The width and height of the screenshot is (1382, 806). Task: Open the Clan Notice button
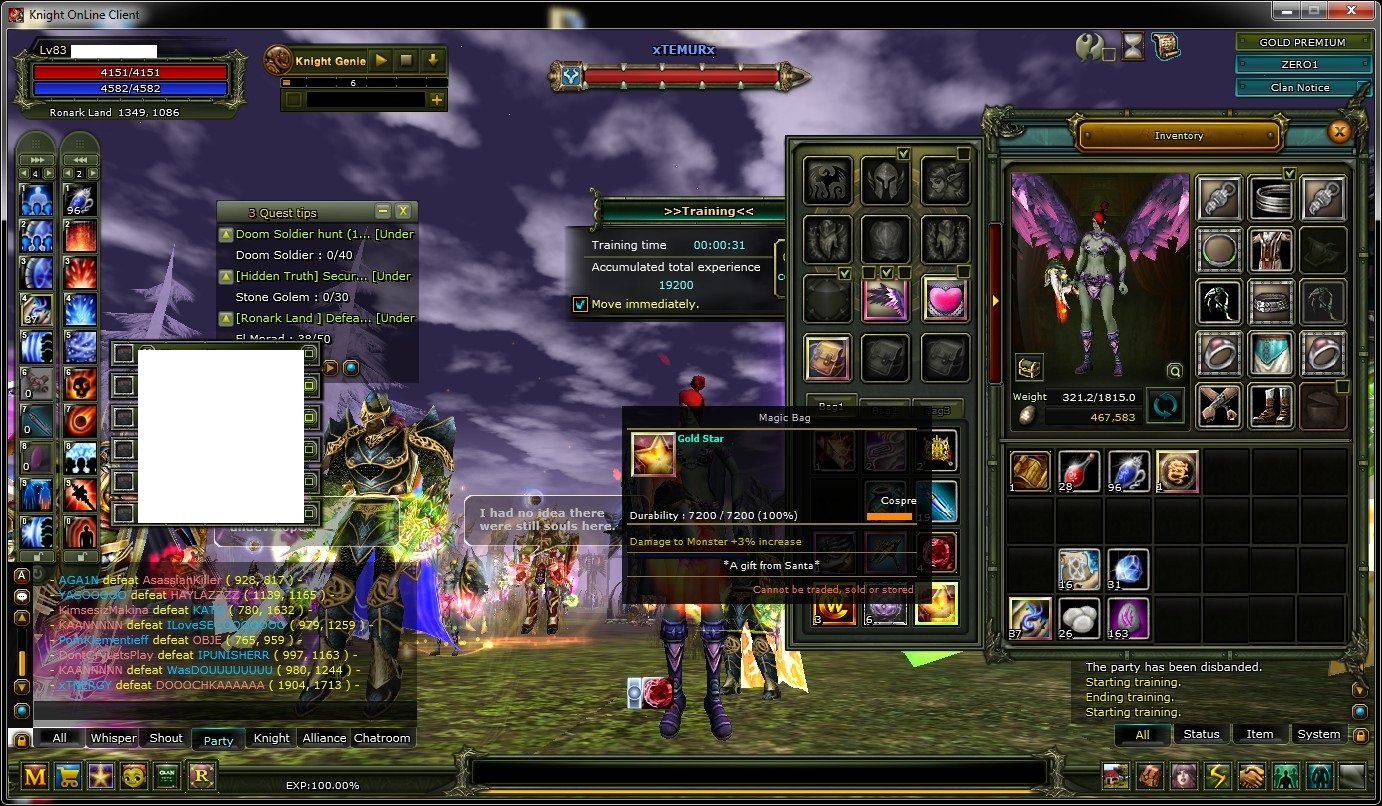pos(1302,87)
